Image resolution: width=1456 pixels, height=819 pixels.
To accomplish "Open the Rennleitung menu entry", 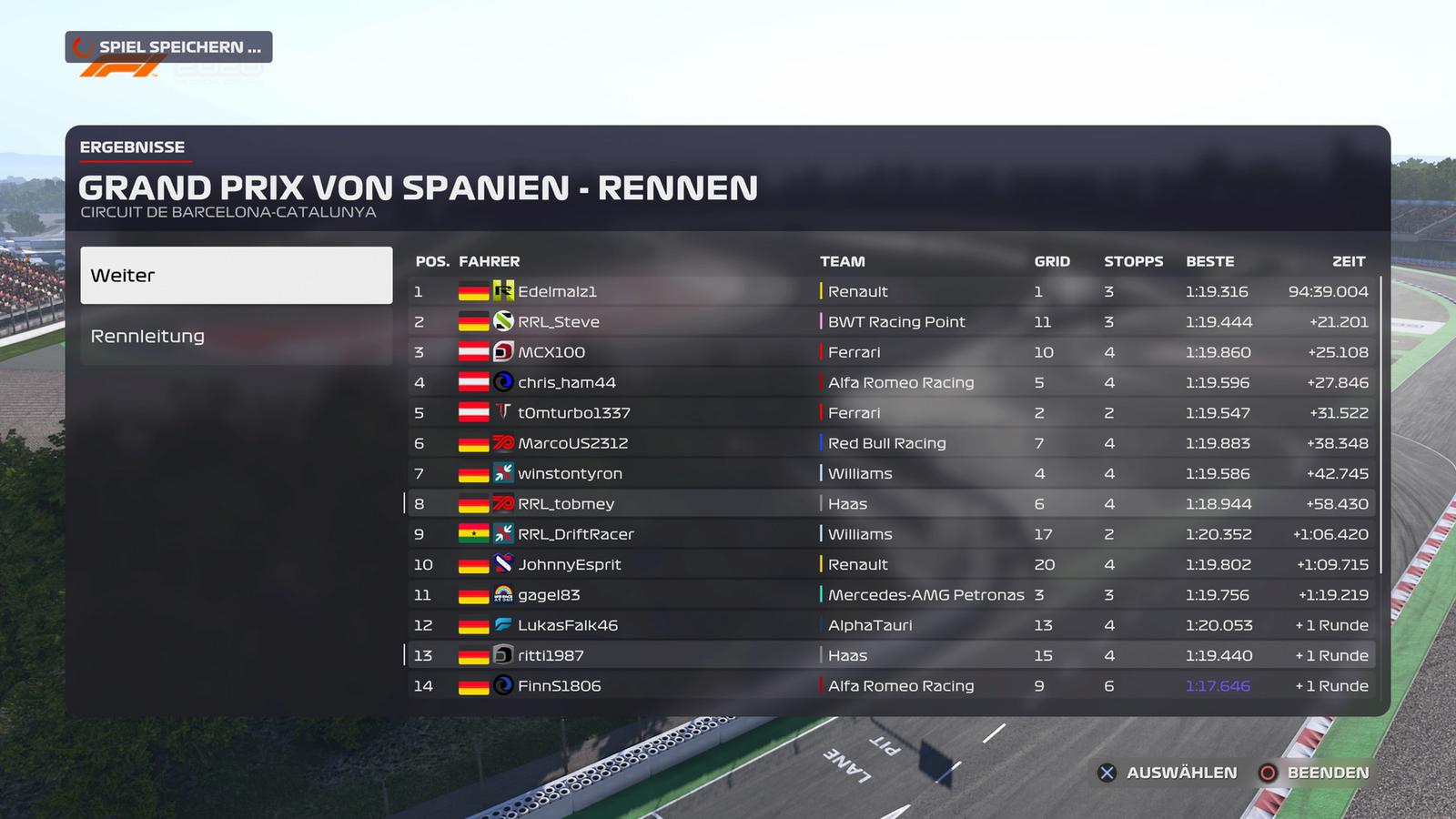I will tap(236, 336).
